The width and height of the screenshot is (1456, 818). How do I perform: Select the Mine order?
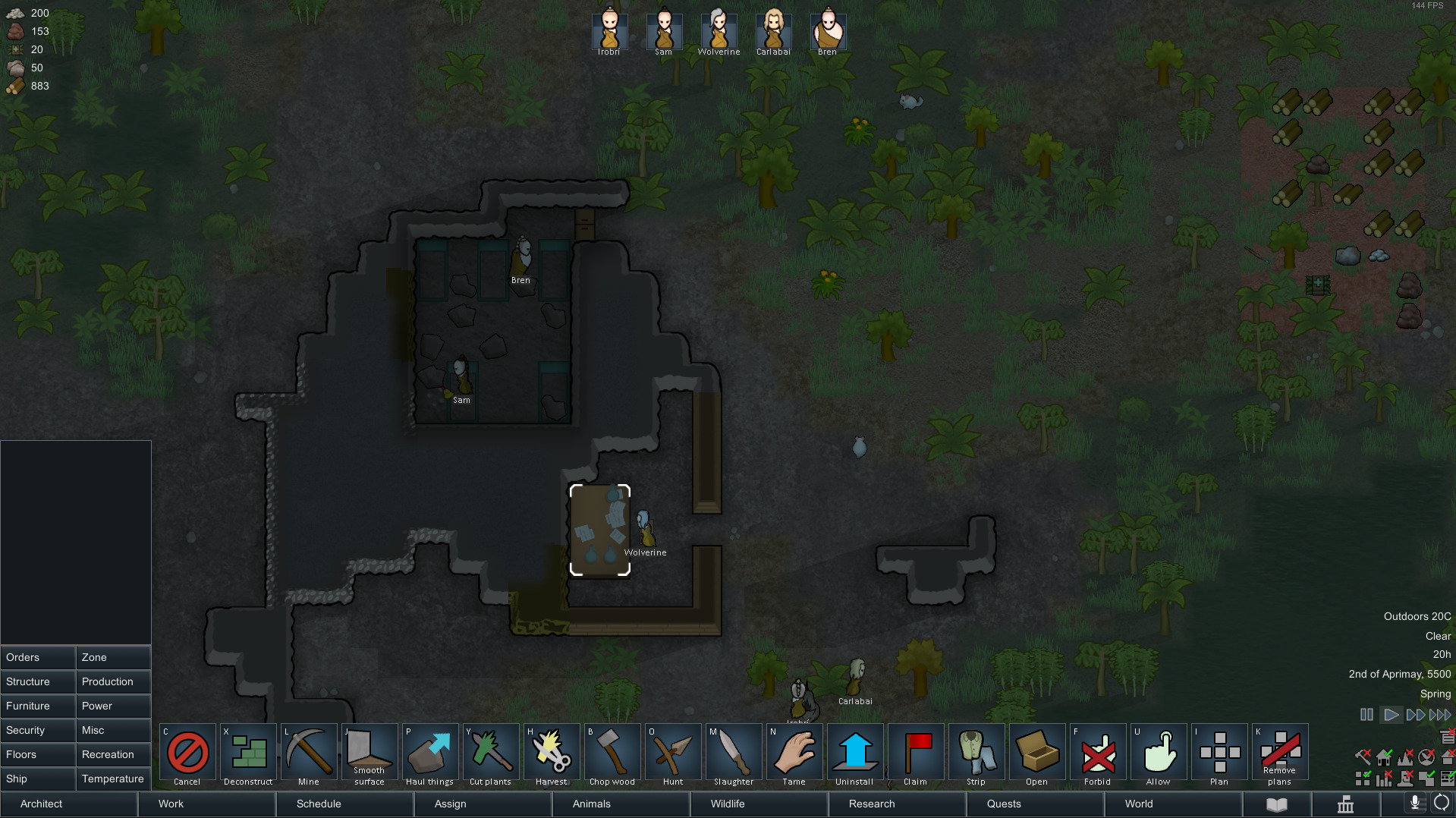click(309, 754)
